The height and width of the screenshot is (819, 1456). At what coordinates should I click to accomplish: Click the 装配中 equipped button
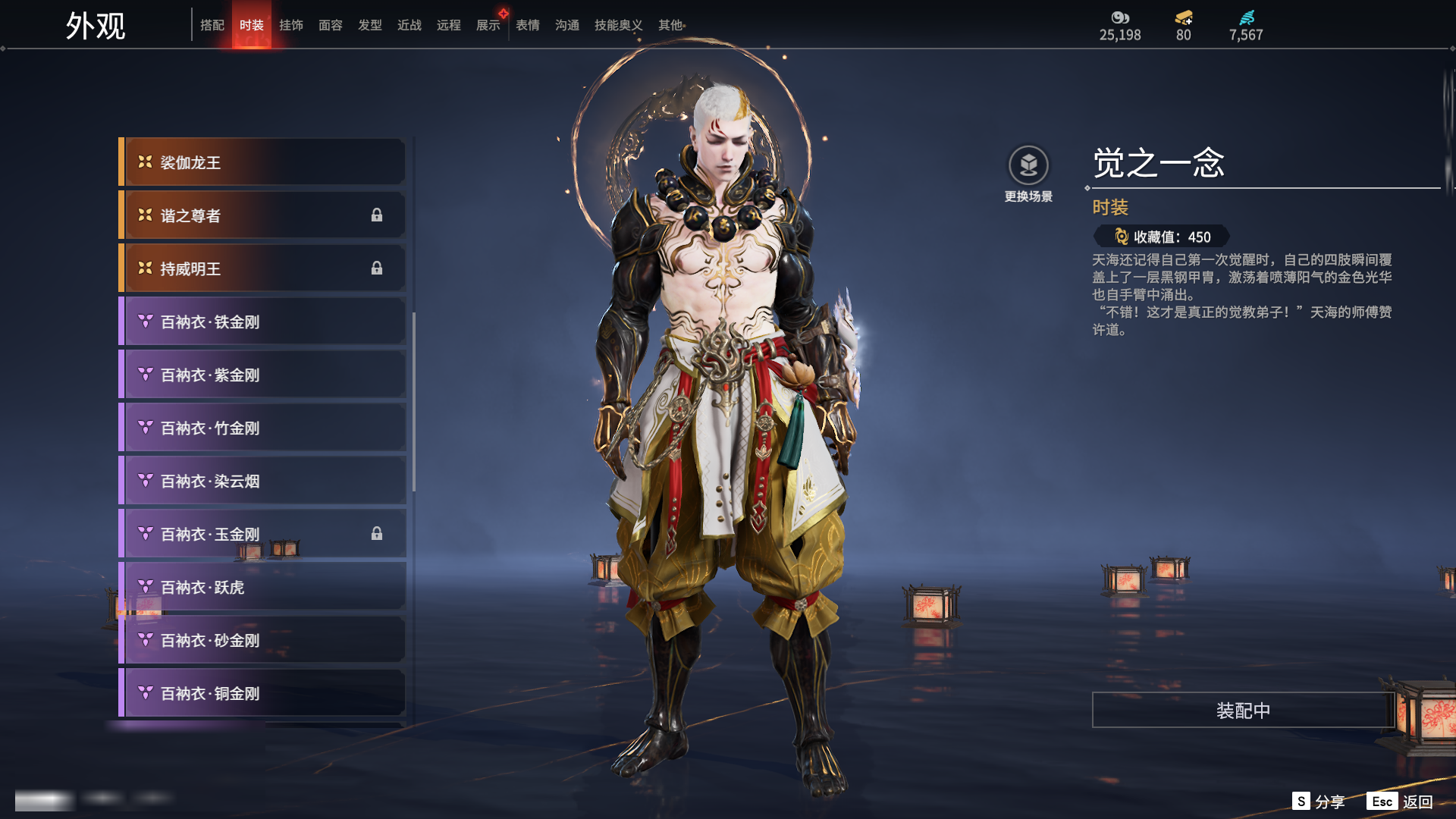[1243, 710]
